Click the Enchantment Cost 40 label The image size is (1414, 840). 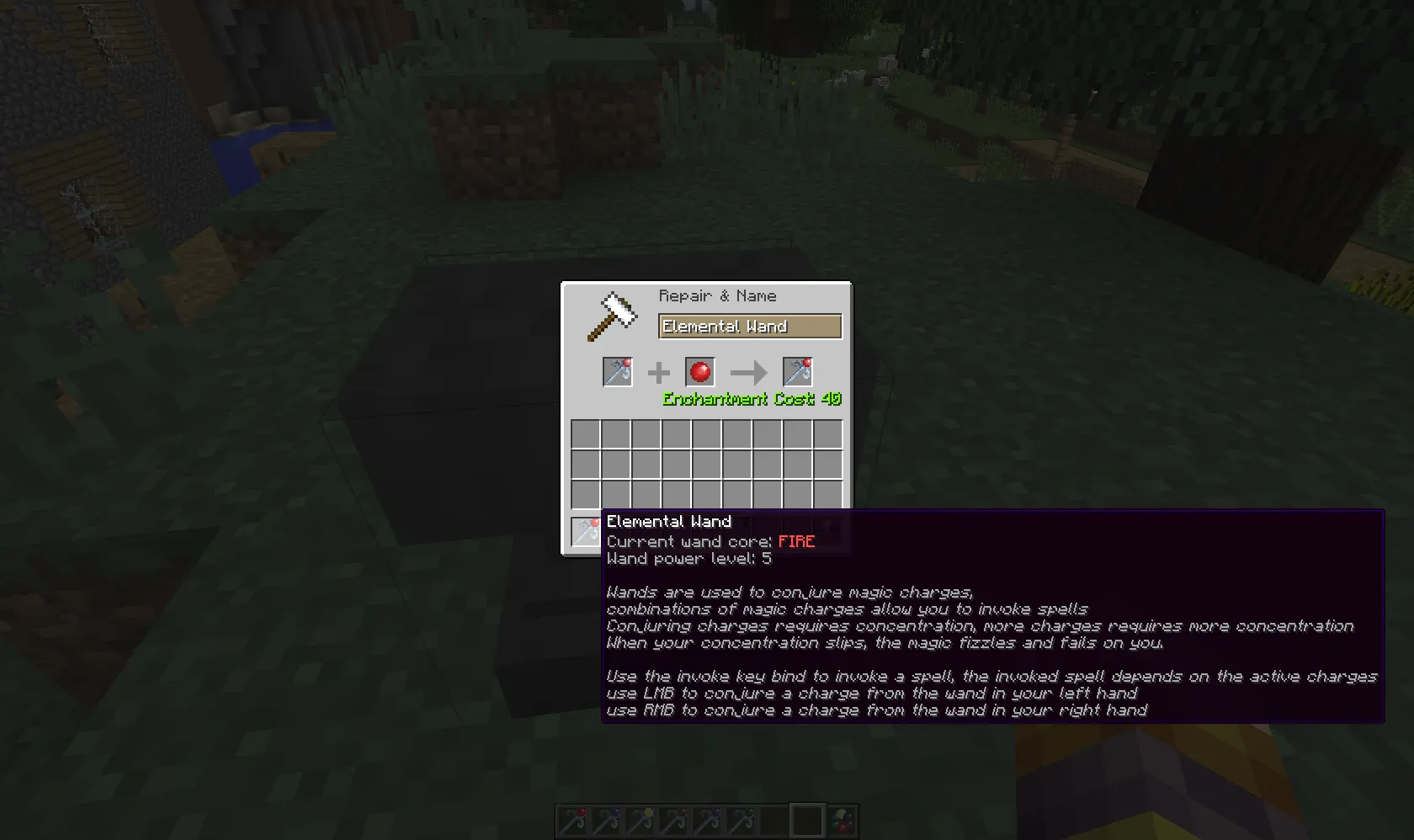[x=750, y=400]
